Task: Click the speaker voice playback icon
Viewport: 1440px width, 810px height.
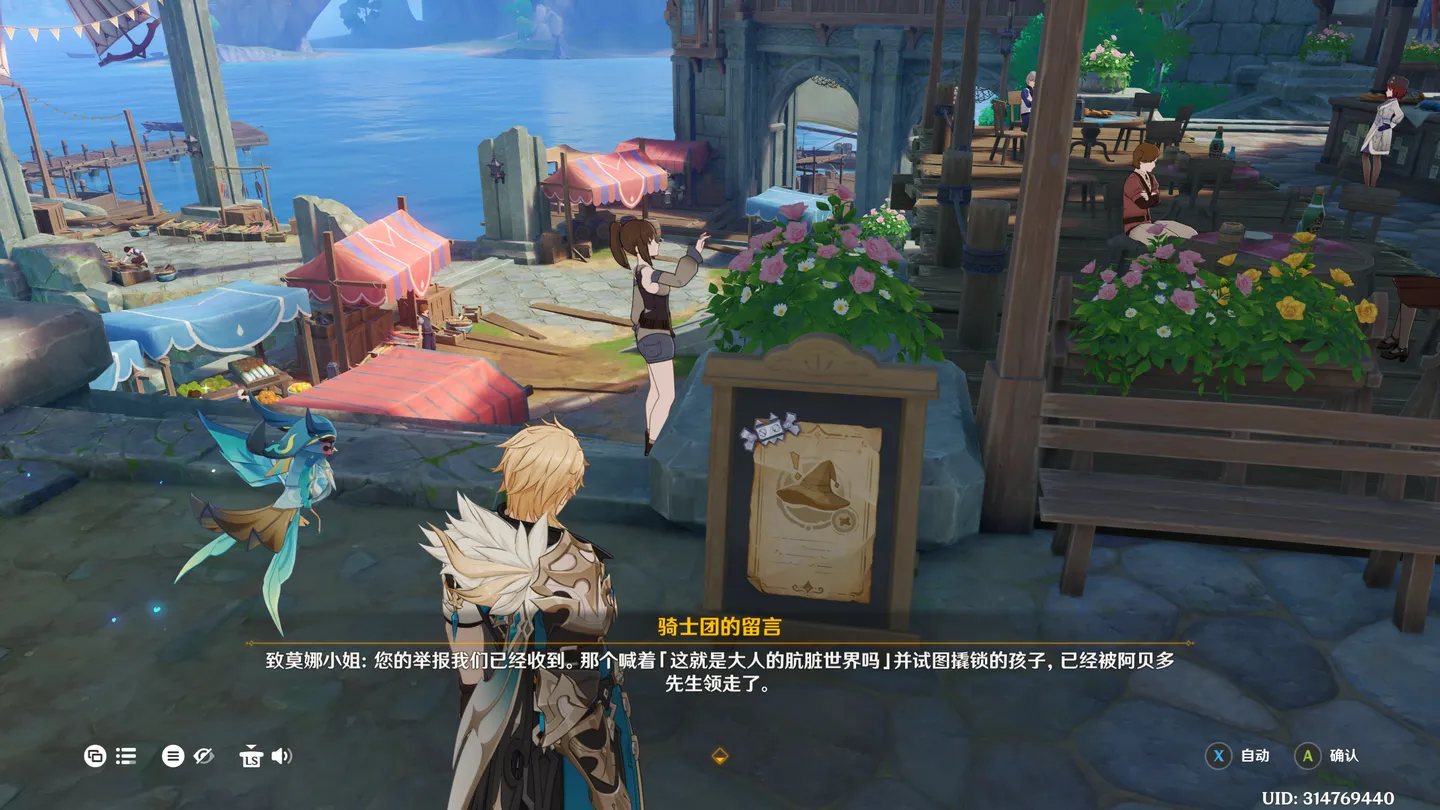Action: tap(282, 756)
